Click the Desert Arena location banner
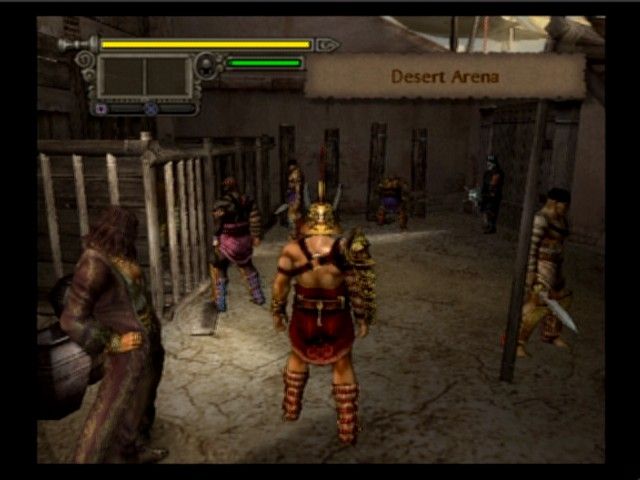The height and width of the screenshot is (480, 640). 444,76
